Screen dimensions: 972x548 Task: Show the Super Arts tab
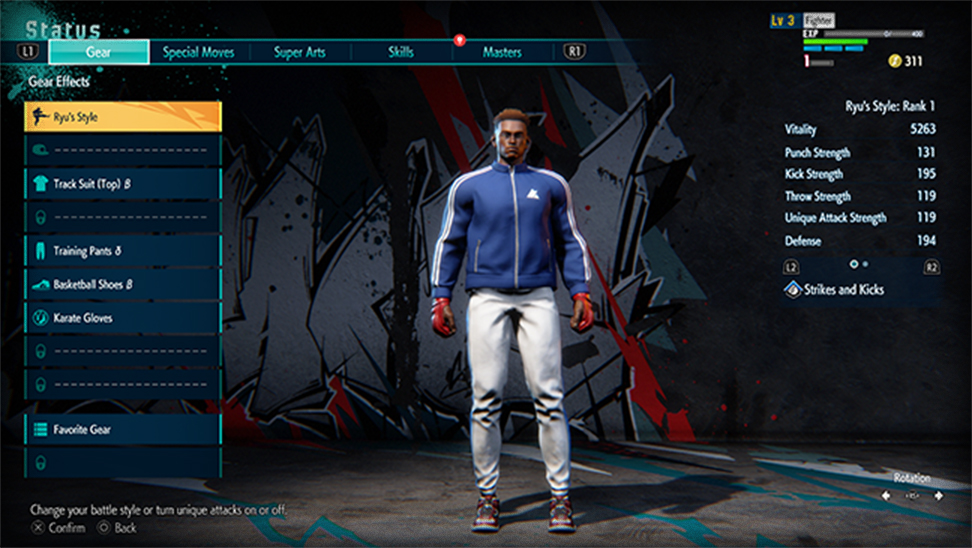pos(300,52)
